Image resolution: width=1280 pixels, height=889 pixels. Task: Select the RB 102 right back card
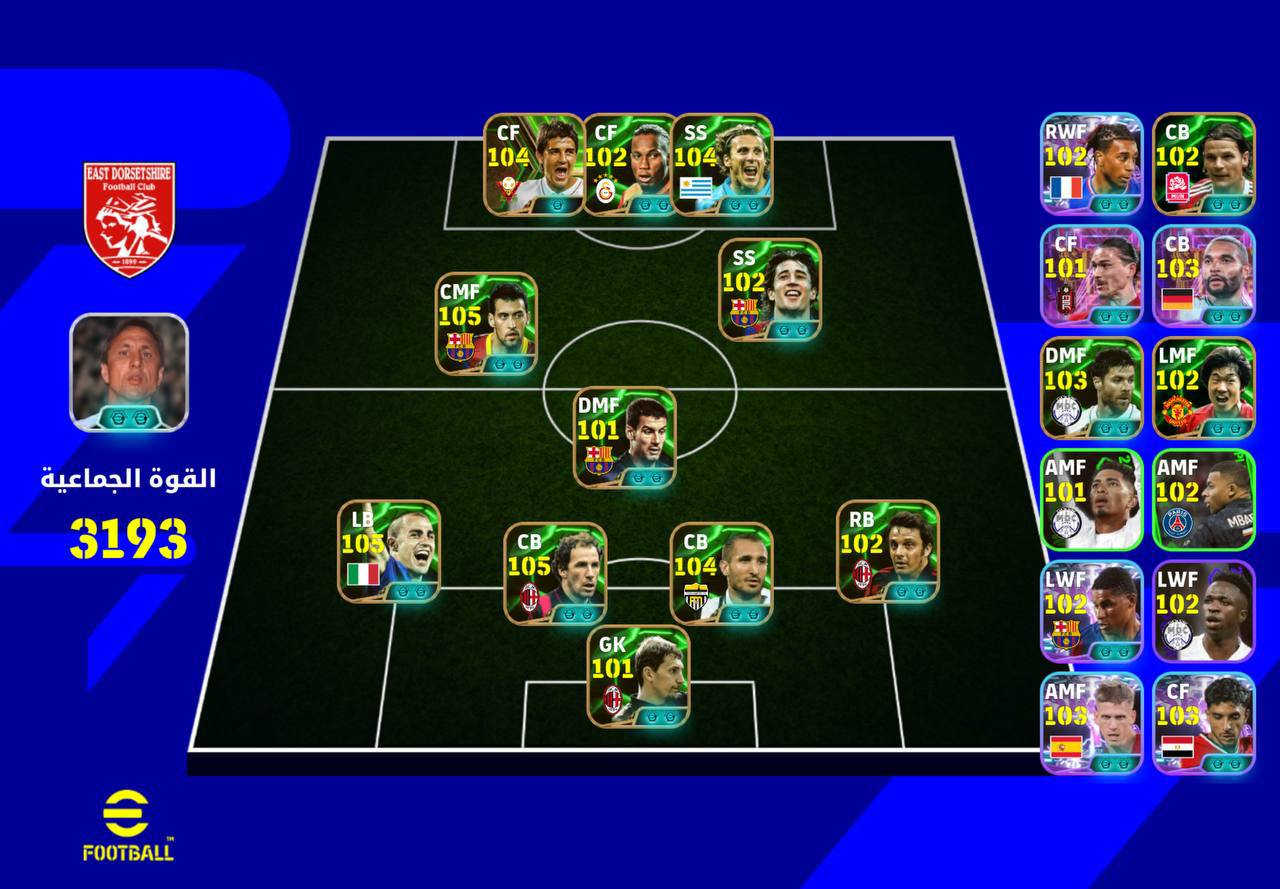click(888, 551)
